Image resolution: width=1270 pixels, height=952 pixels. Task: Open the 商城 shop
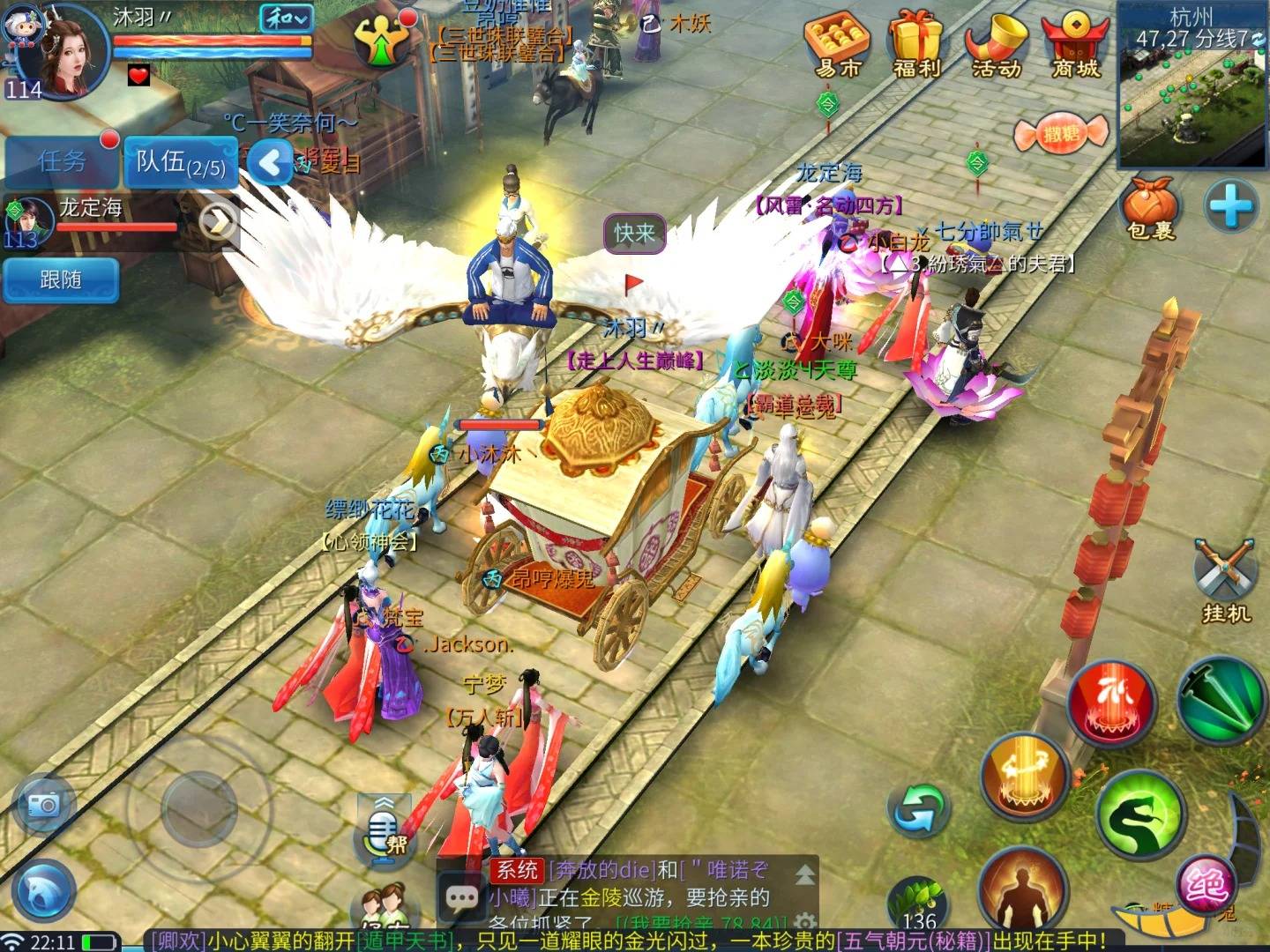pos(1075,44)
